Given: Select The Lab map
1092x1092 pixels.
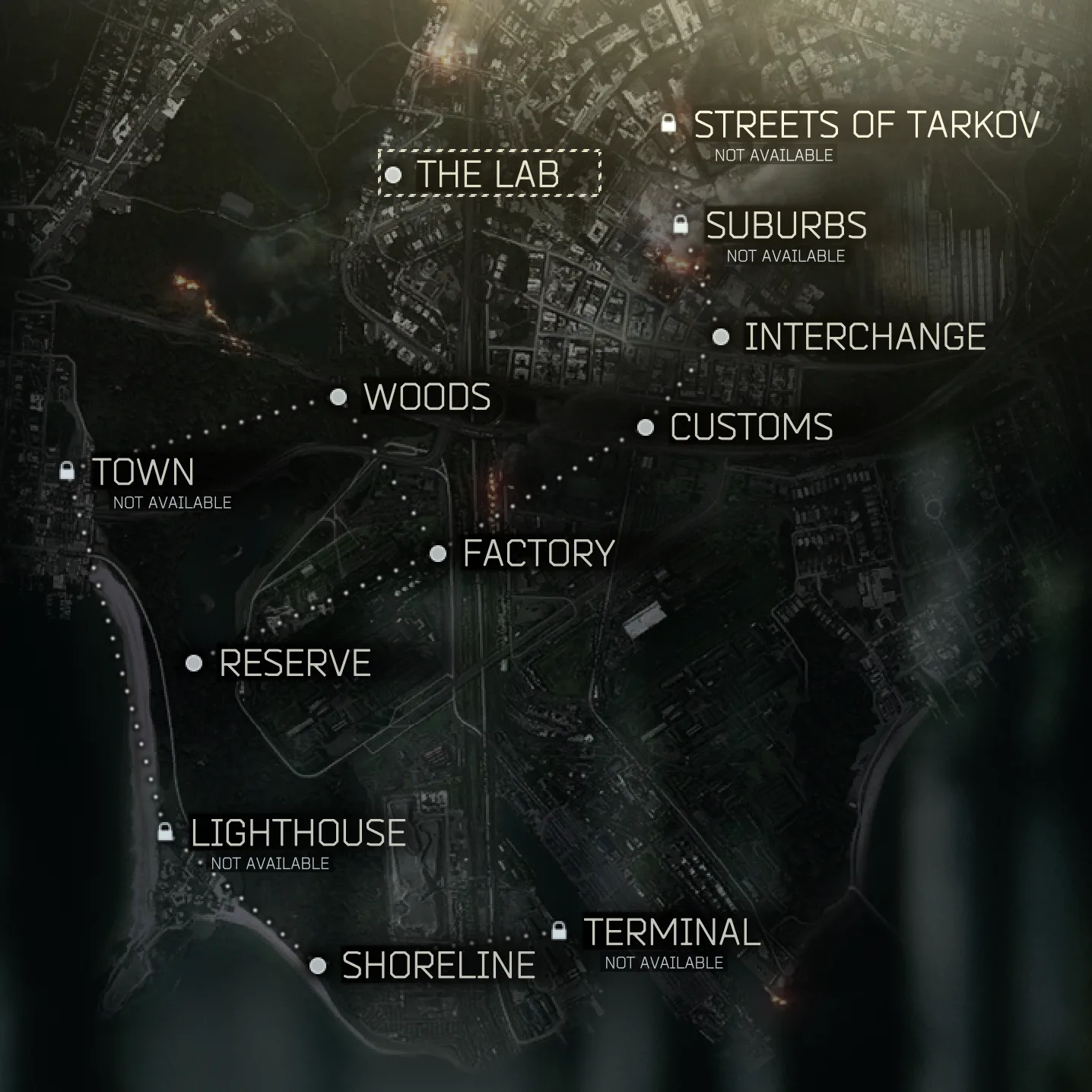Looking at the screenshot, I should point(487,176).
